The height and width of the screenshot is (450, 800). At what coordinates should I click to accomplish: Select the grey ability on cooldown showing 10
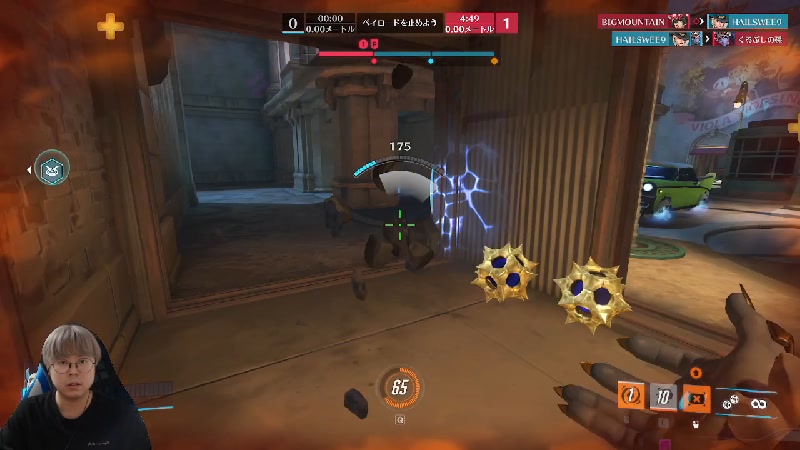(x=663, y=397)
